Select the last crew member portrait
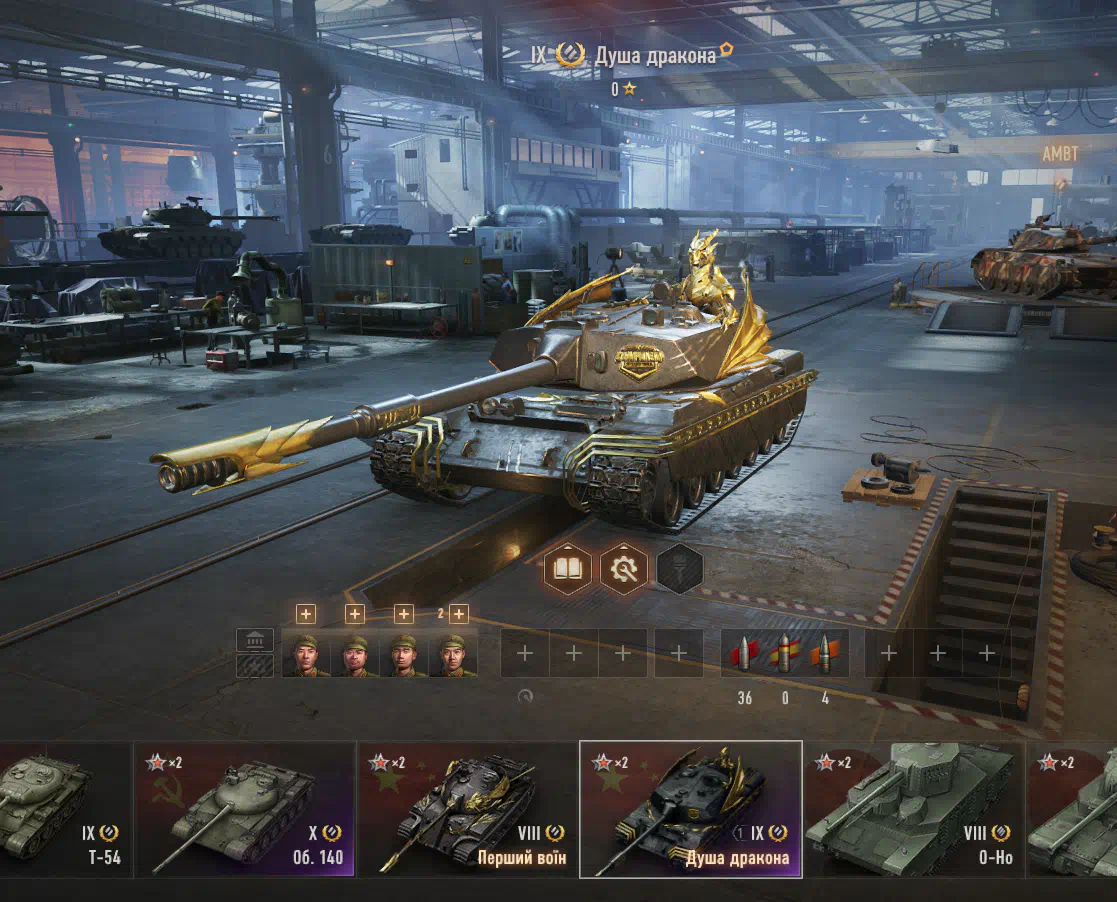Viewport: 1117px width, 902px height. [453, 655]
